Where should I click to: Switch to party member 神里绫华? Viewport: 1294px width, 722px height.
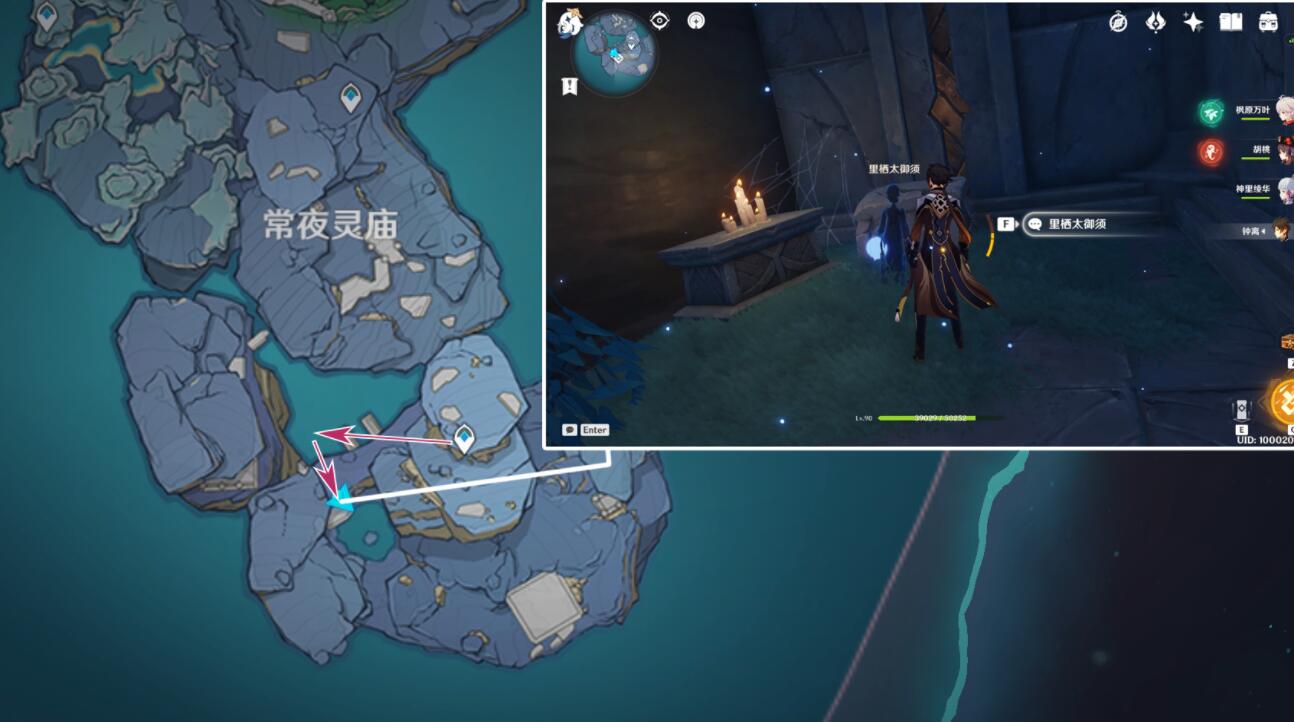pos(1258,190)
